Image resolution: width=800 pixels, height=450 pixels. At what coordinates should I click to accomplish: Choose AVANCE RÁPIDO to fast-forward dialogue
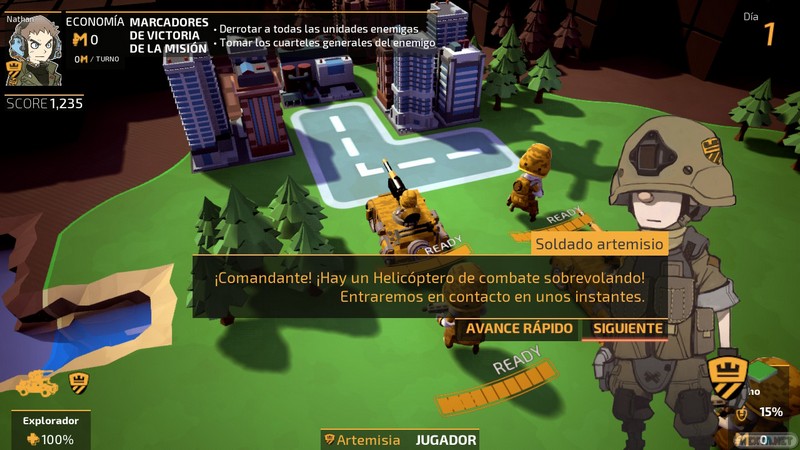coord(520,328)
